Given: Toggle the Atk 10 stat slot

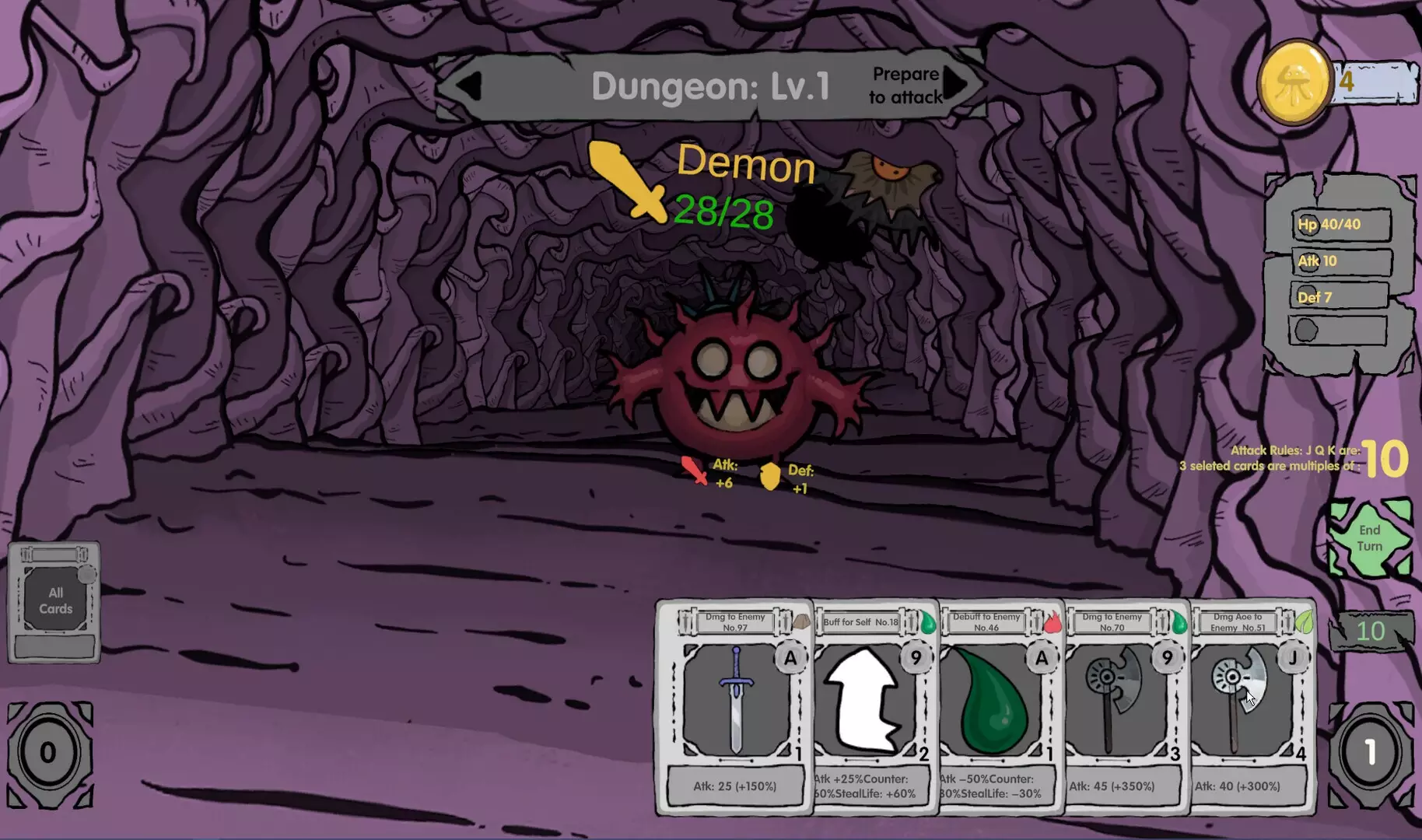Looking at the screenshot, I should [1336, 261].
